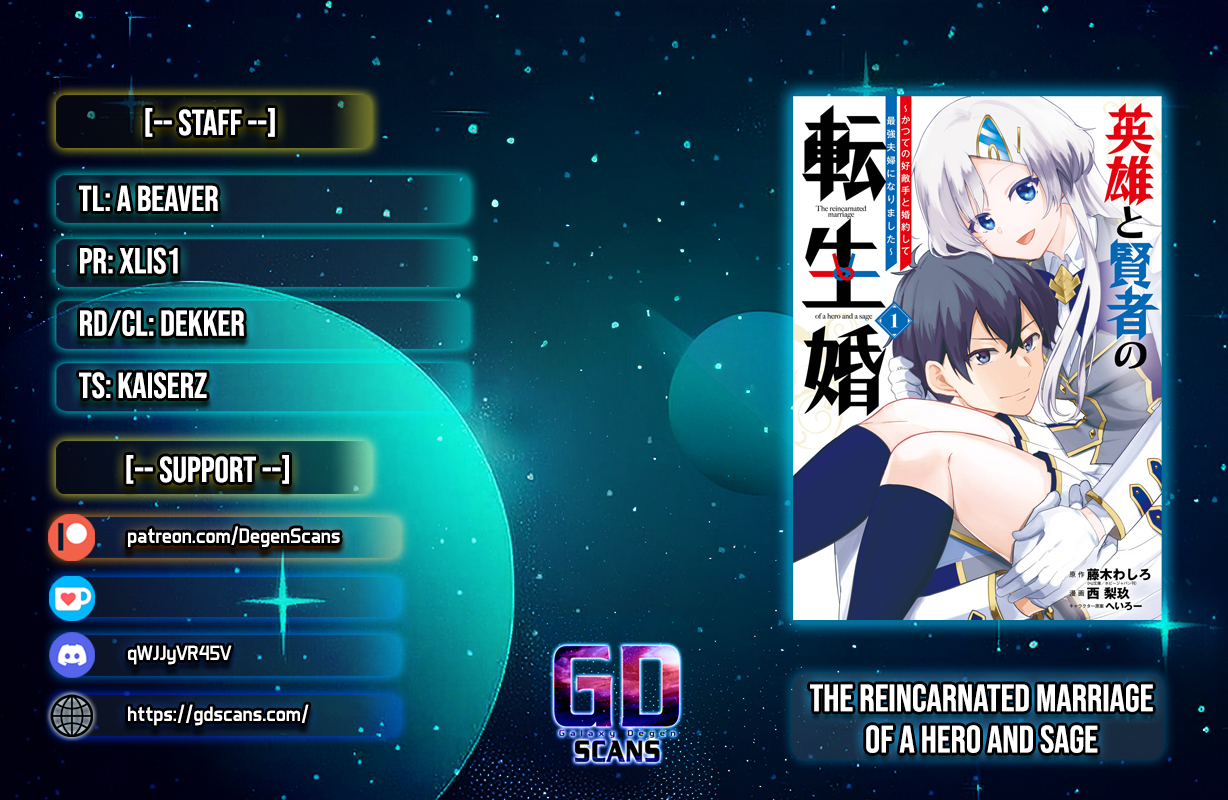Open the manga cover thumbnail
Image resolution: width=1228 pixels, height=800 pixels.
(977, 358)
